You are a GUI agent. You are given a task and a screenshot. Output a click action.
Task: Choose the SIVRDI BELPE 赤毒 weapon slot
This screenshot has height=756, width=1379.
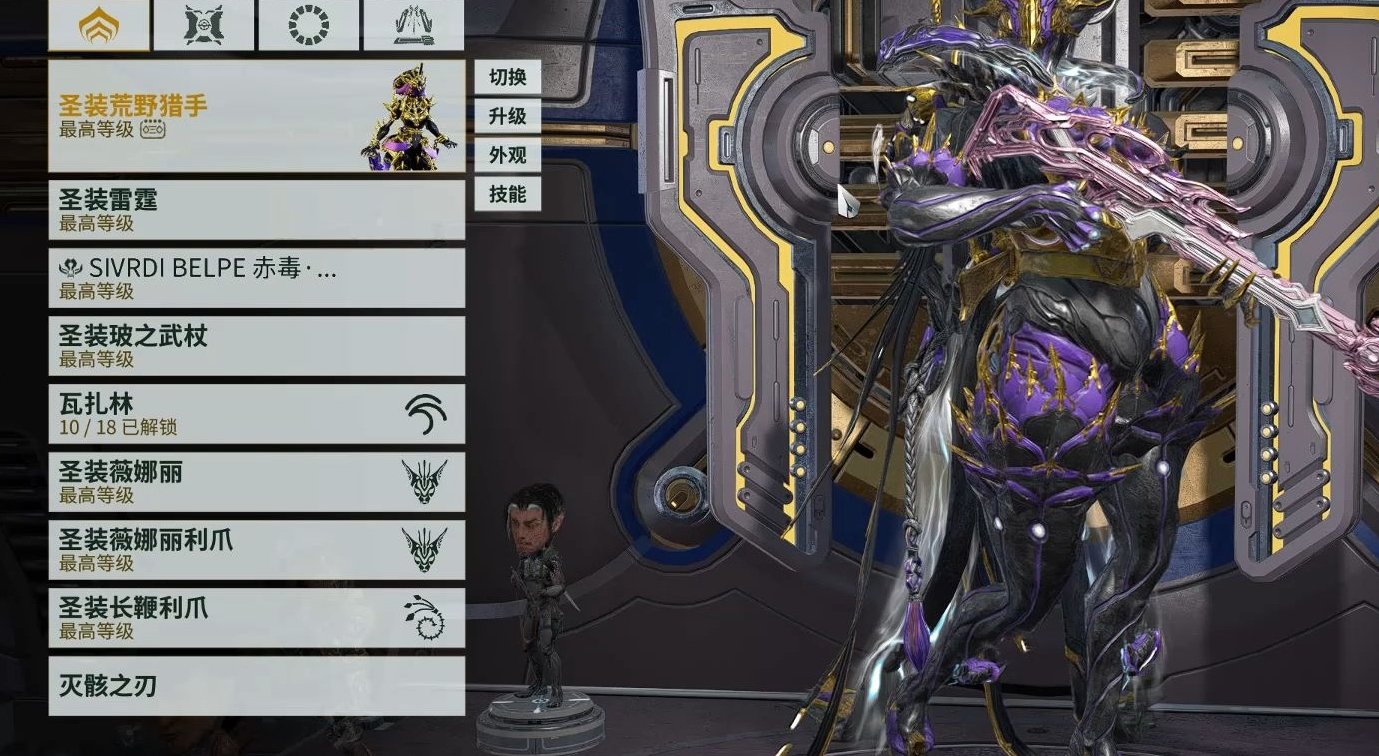pyautogui.click(x=256, y=278)
